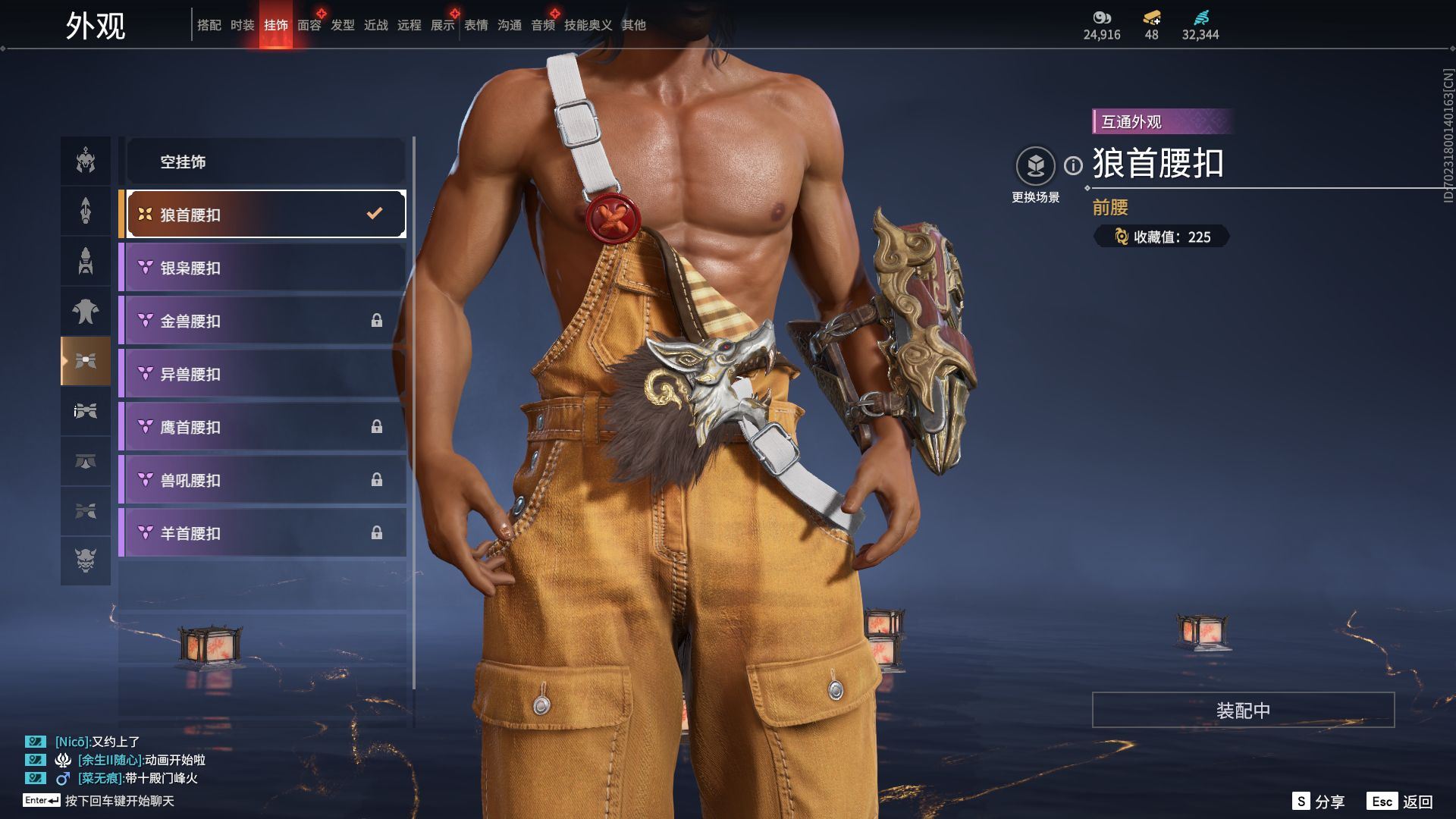This screenshot has height=819, width=1456.
Task: Click 返回 to go back
Action: tap(1401, 802)
